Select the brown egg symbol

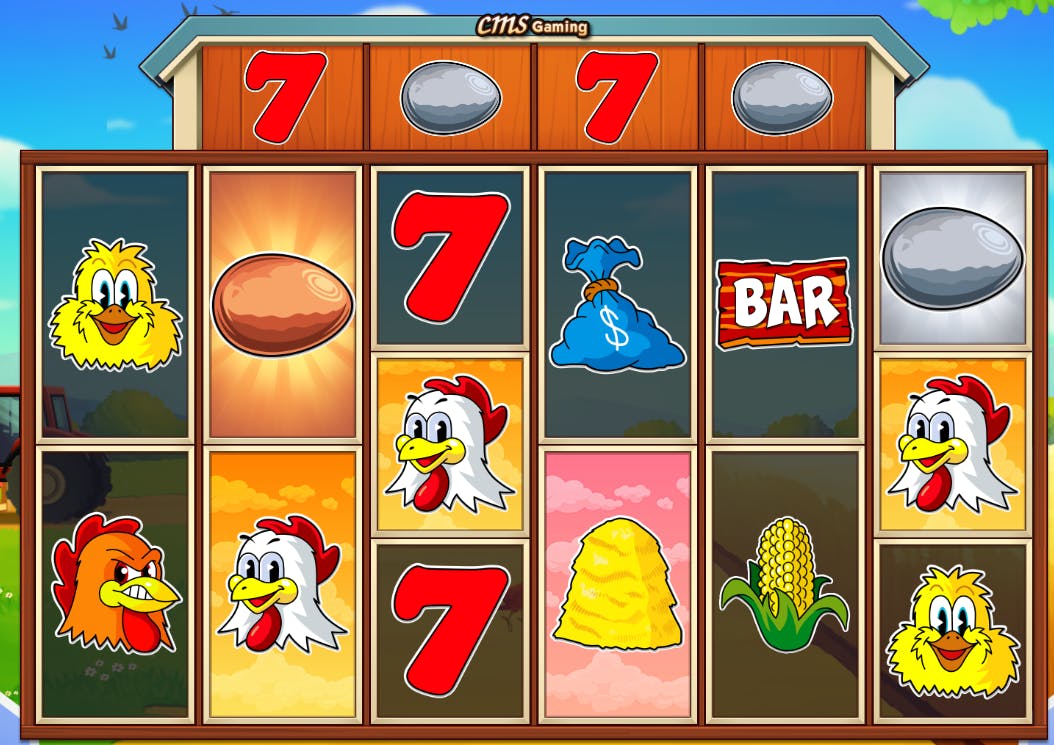pyautogui.click(x=282, y=303)
